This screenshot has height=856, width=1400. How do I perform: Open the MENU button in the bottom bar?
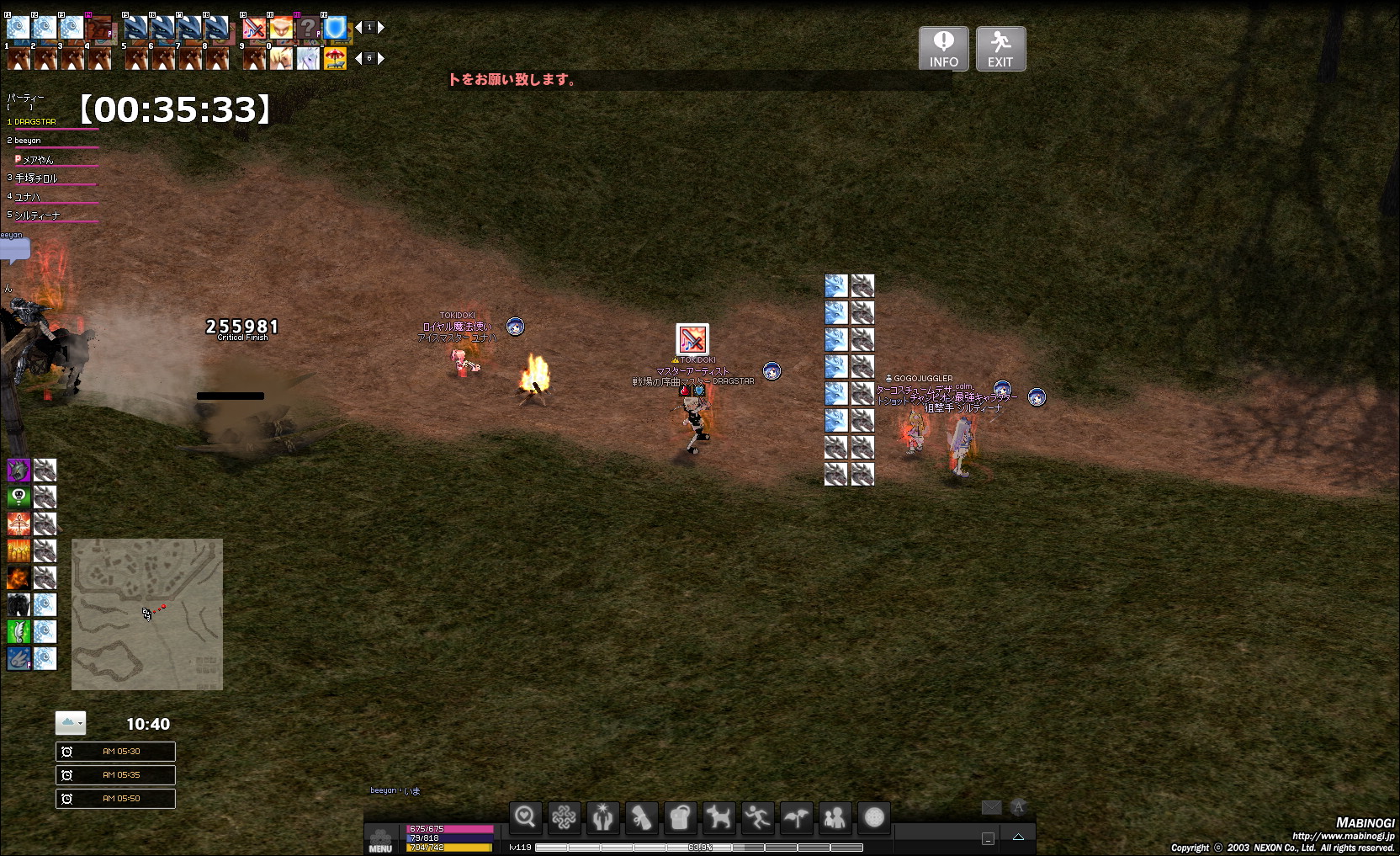coord(380,840)
